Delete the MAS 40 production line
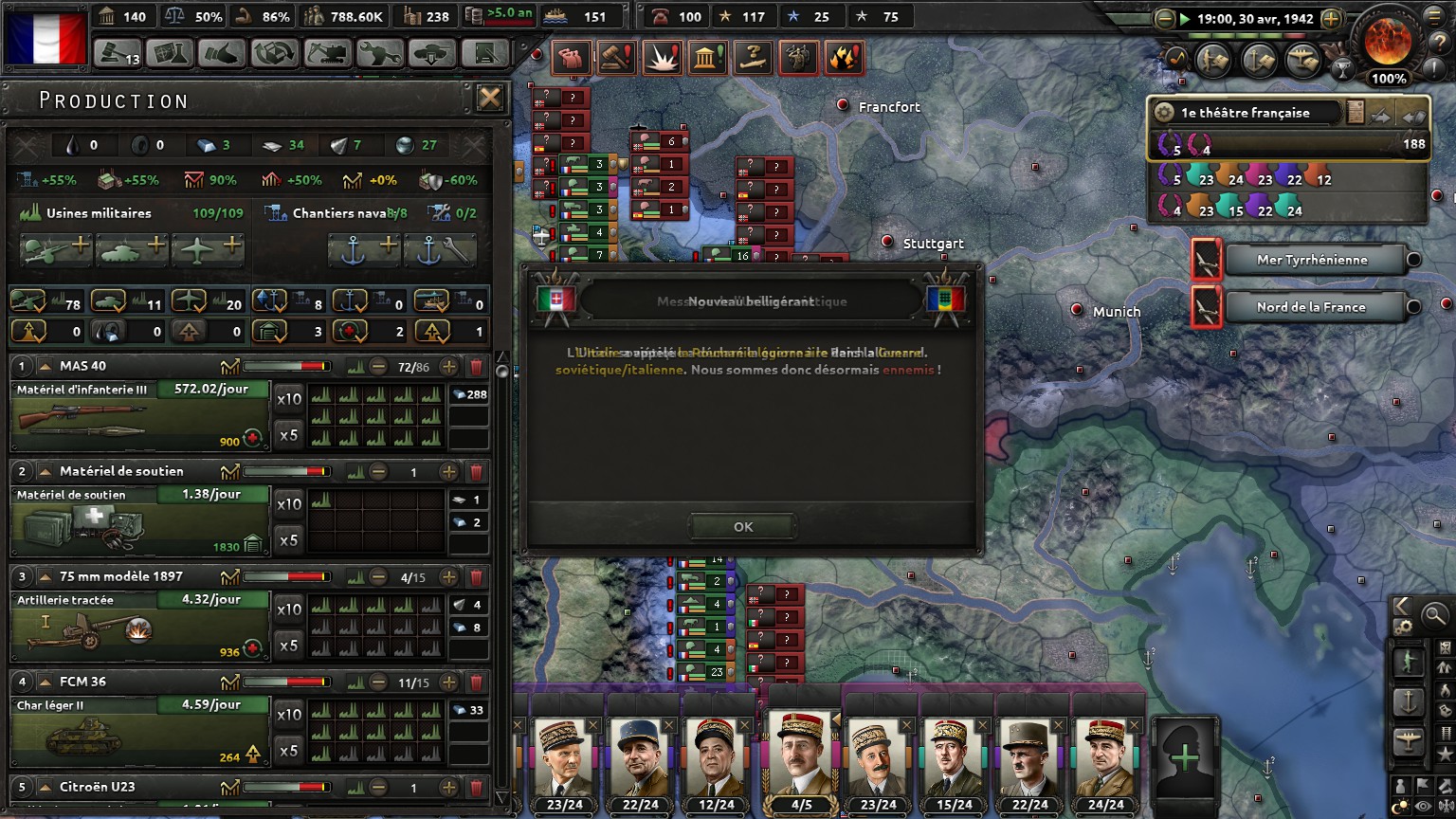Image resolution: width=1456 pixels, height=819 pixels. click(476, 367)
